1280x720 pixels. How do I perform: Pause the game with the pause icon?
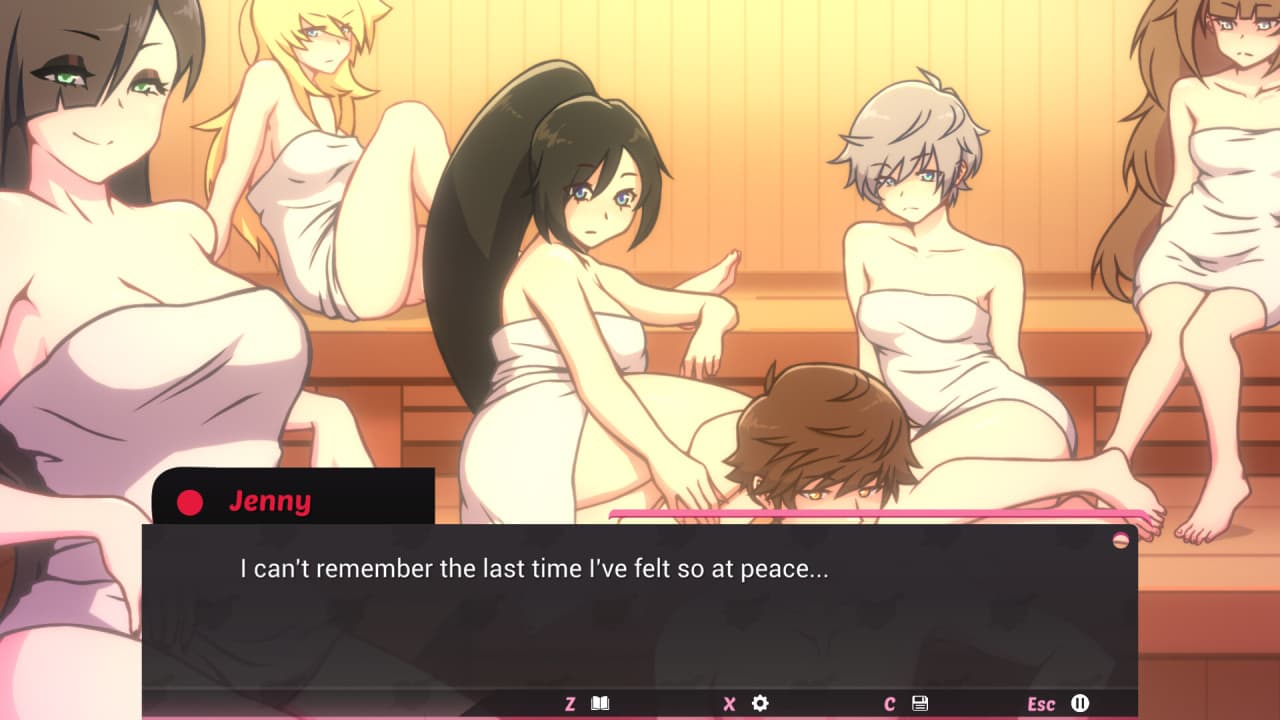pyautogui.click(x=1080, y=703)
